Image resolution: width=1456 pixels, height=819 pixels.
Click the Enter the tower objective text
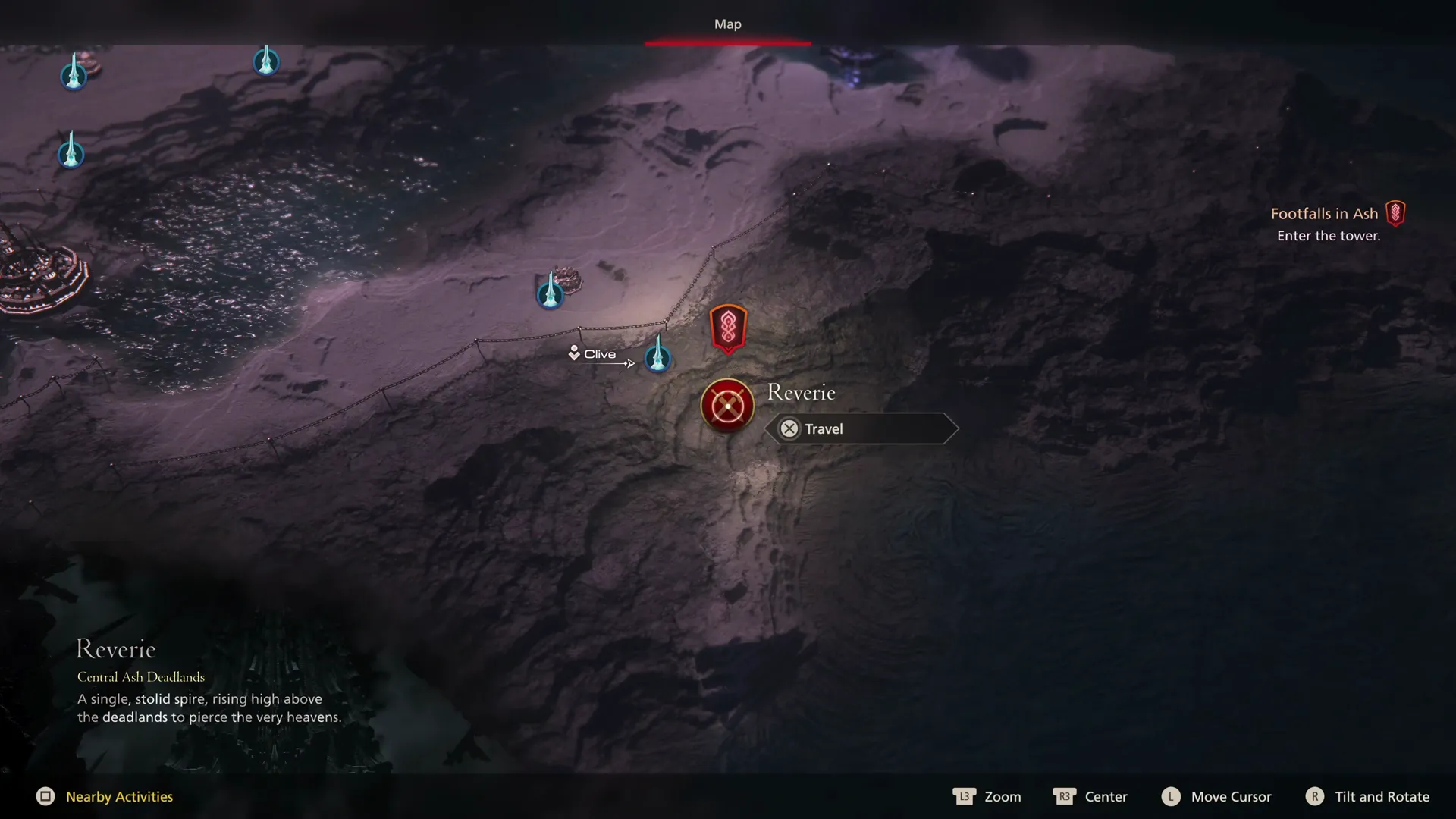1329,235
